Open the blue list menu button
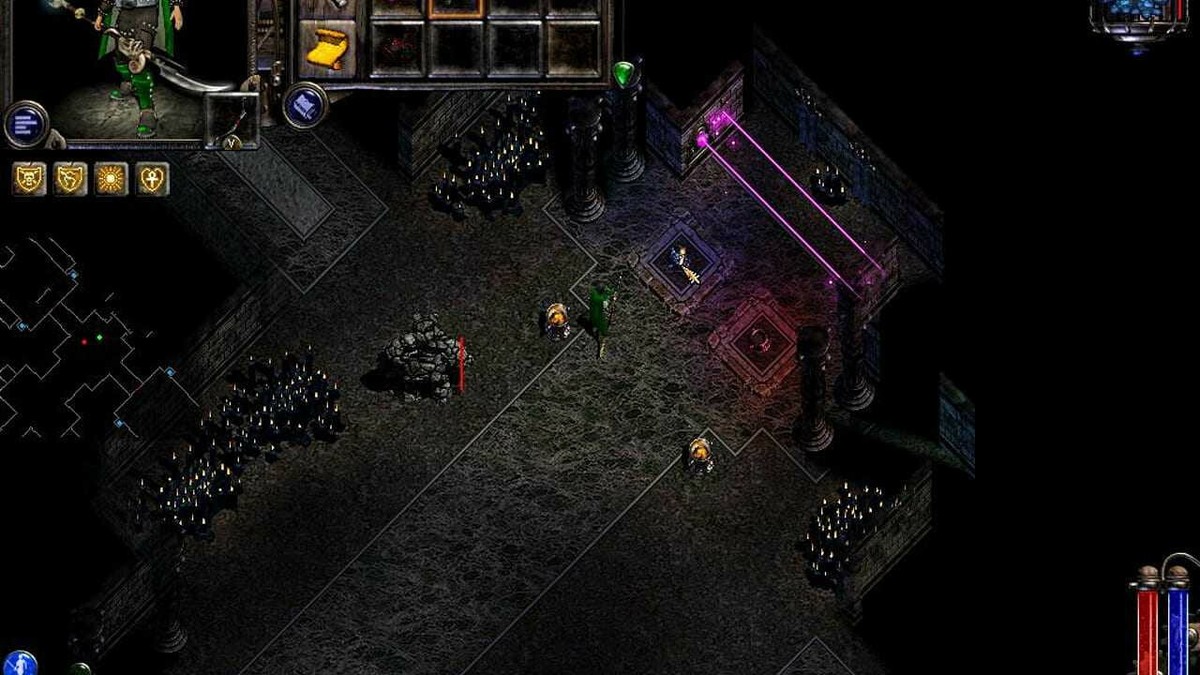 pos(26,124)
